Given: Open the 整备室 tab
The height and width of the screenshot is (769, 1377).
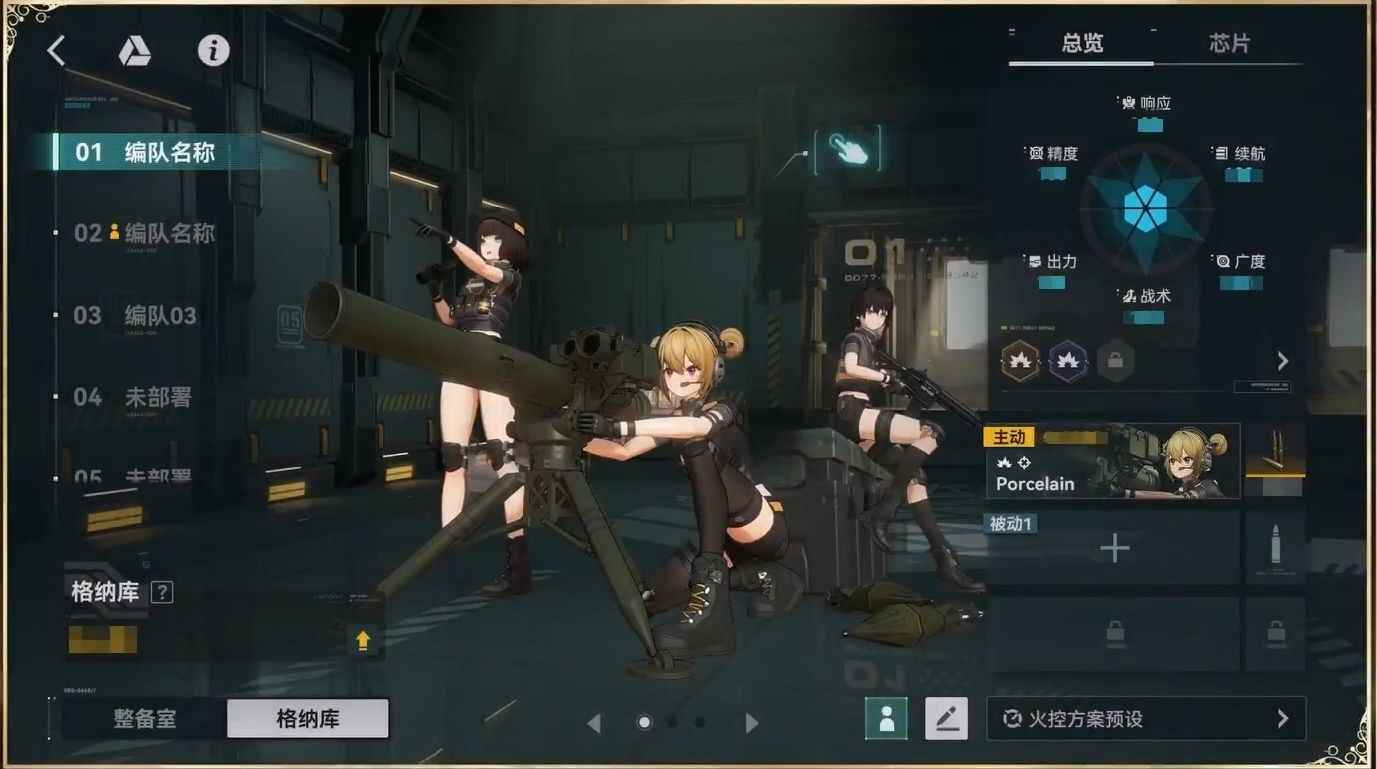Looking at the screenshot, I should point(145,719).
